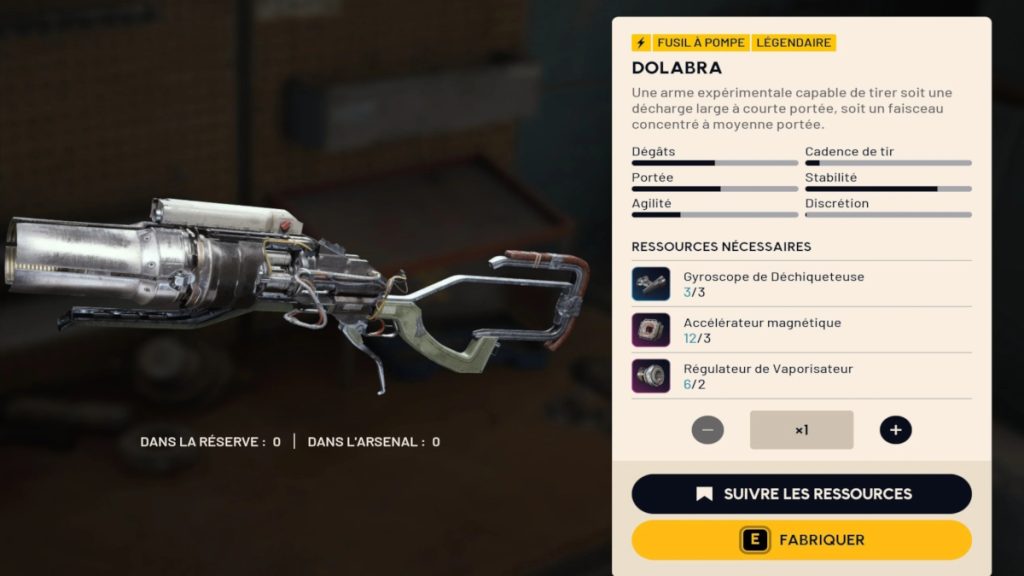Viewport: 1024px width, 576px height.
Task: Track resources with Suivre les ressources
Action: tap(801, 494)
